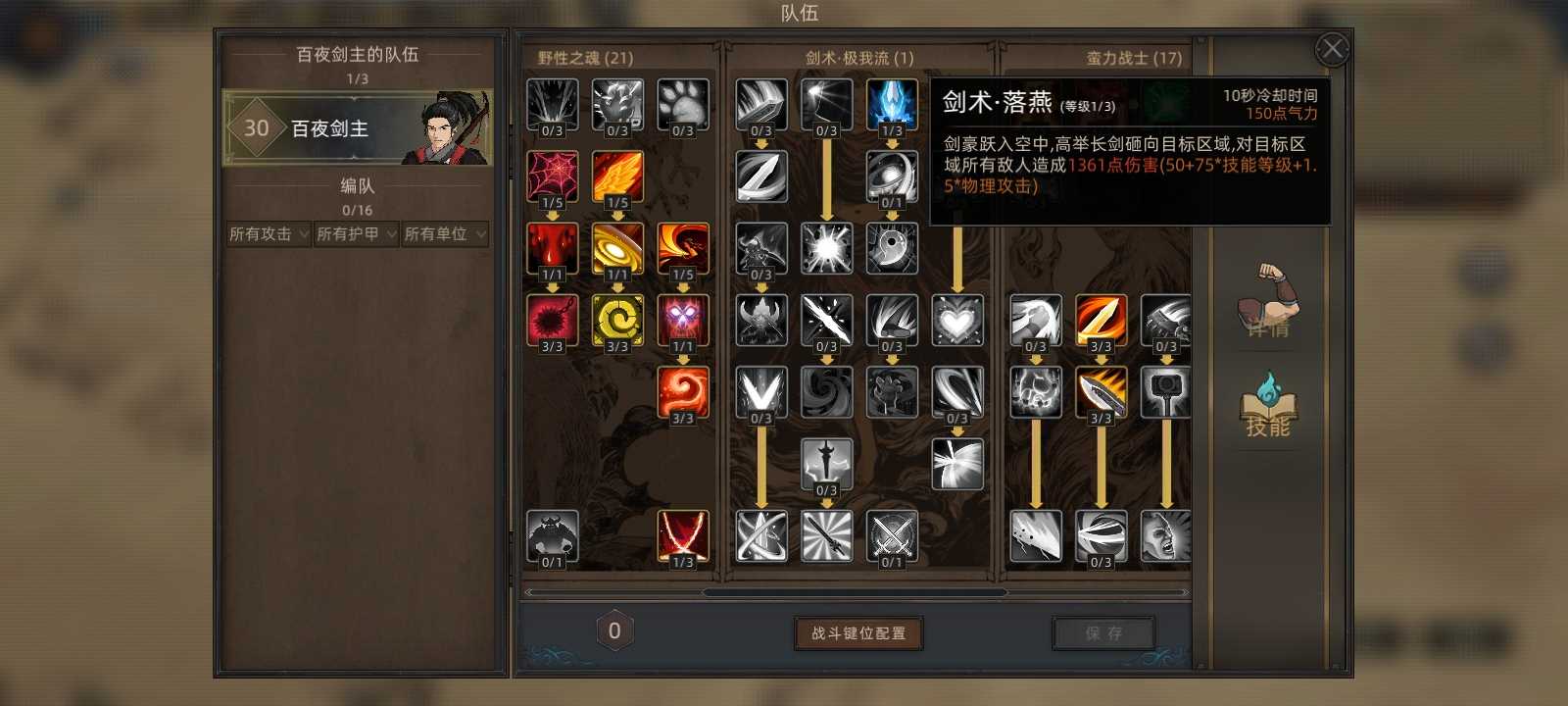This screenshot has height=706, width=1568.
Task: Open the 所有攻击 filter dropdown
Action: click(x=267, y=234)
